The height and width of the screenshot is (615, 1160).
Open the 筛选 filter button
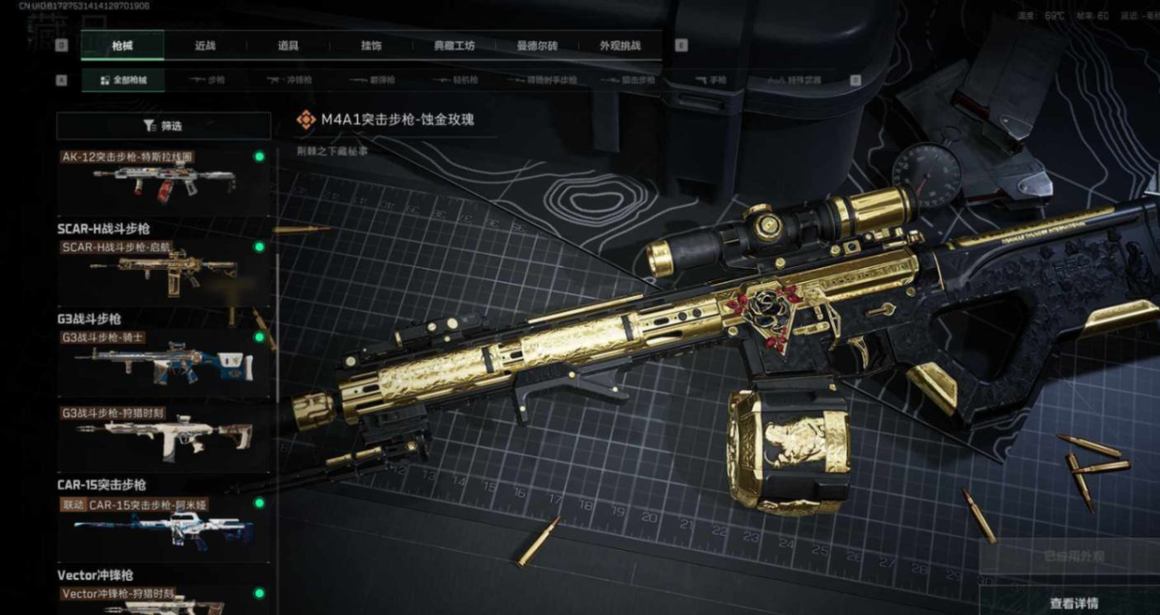(163, 126)
